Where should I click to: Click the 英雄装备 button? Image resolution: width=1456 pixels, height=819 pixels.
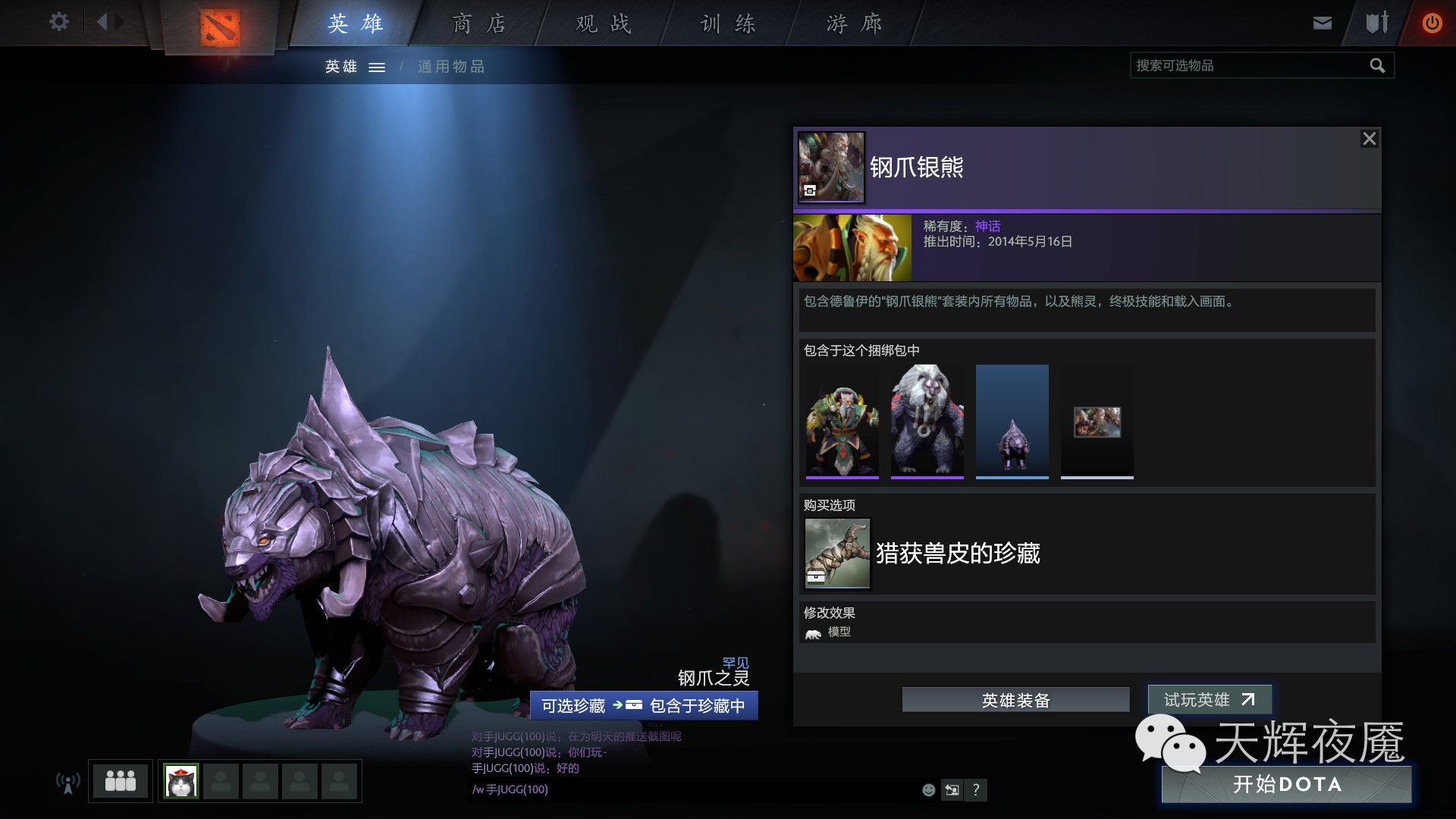(x=1015, y=700)
